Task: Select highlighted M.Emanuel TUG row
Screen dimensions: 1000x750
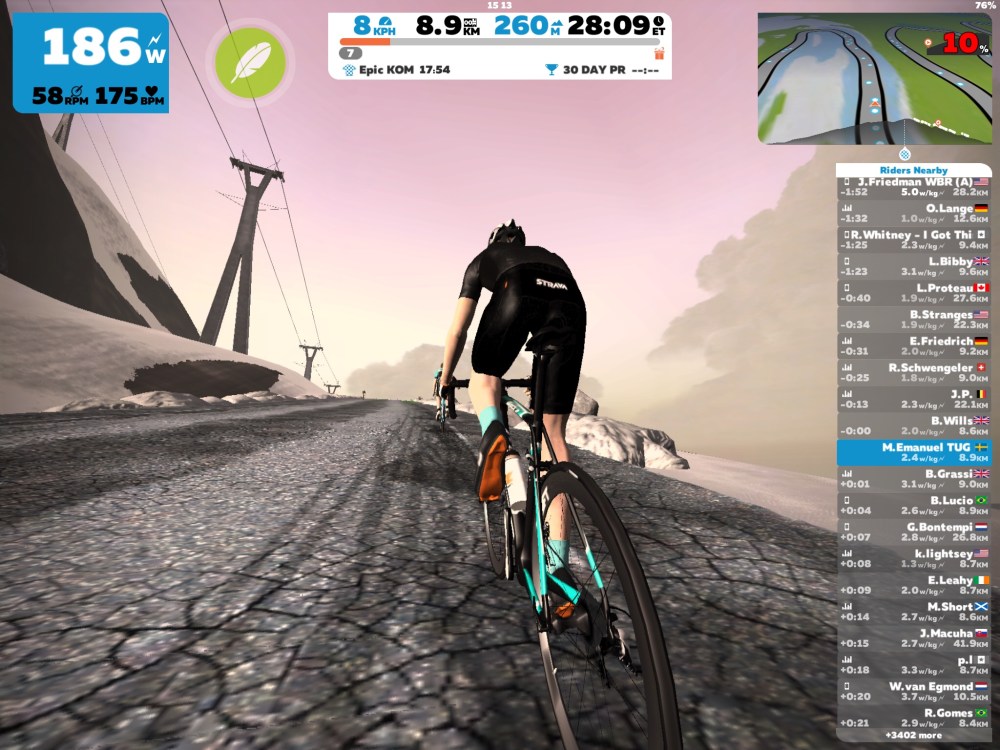Action: tap(913, 452)
